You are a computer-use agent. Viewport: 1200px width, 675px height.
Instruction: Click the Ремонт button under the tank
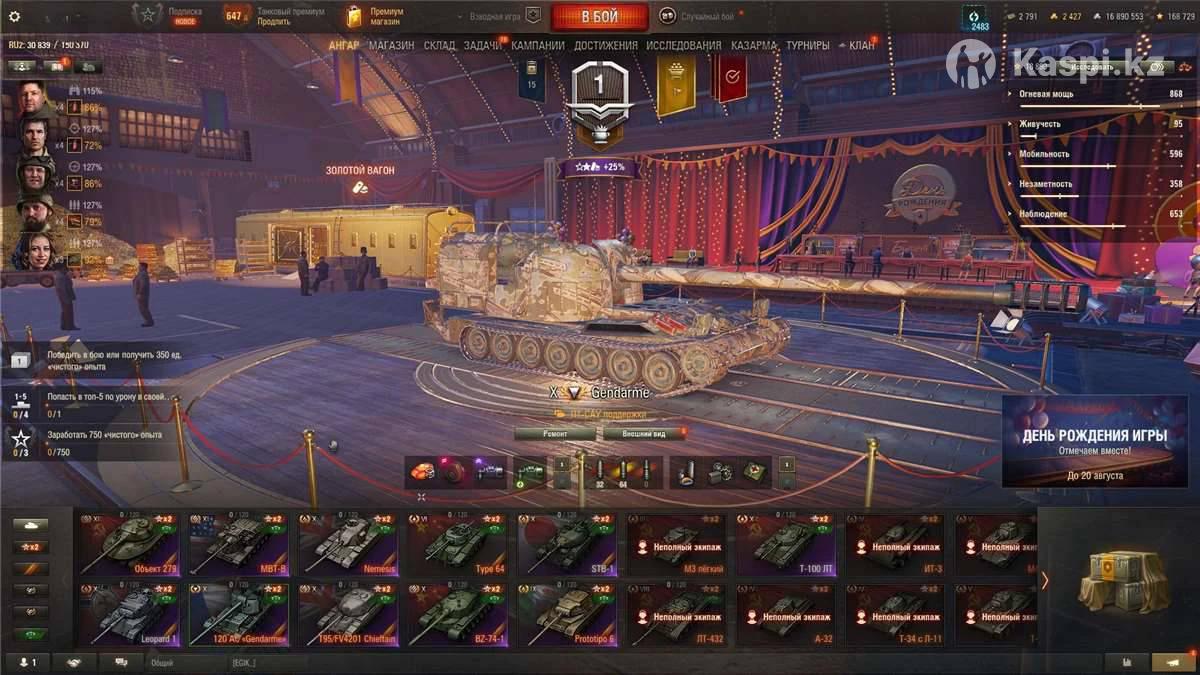pyautogui.click(x=555, y=434)
